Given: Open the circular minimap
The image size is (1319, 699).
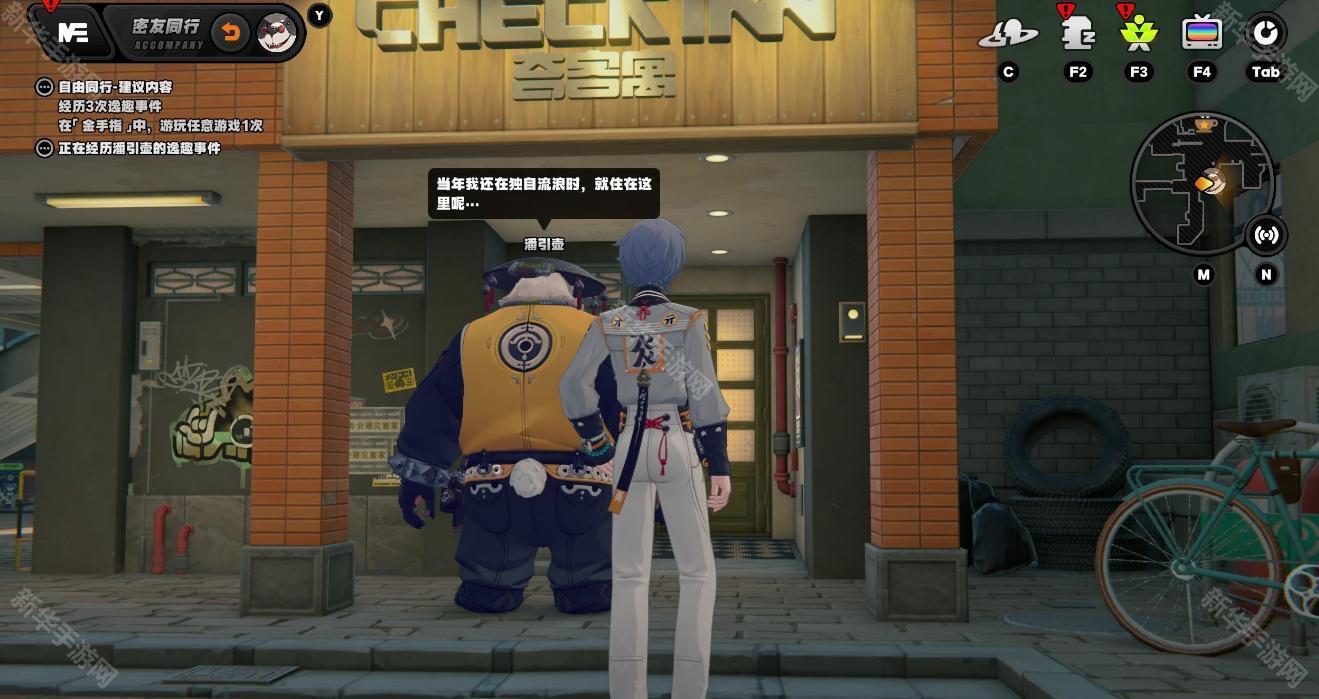Looking at the screenshot, I should (1201, 182).
